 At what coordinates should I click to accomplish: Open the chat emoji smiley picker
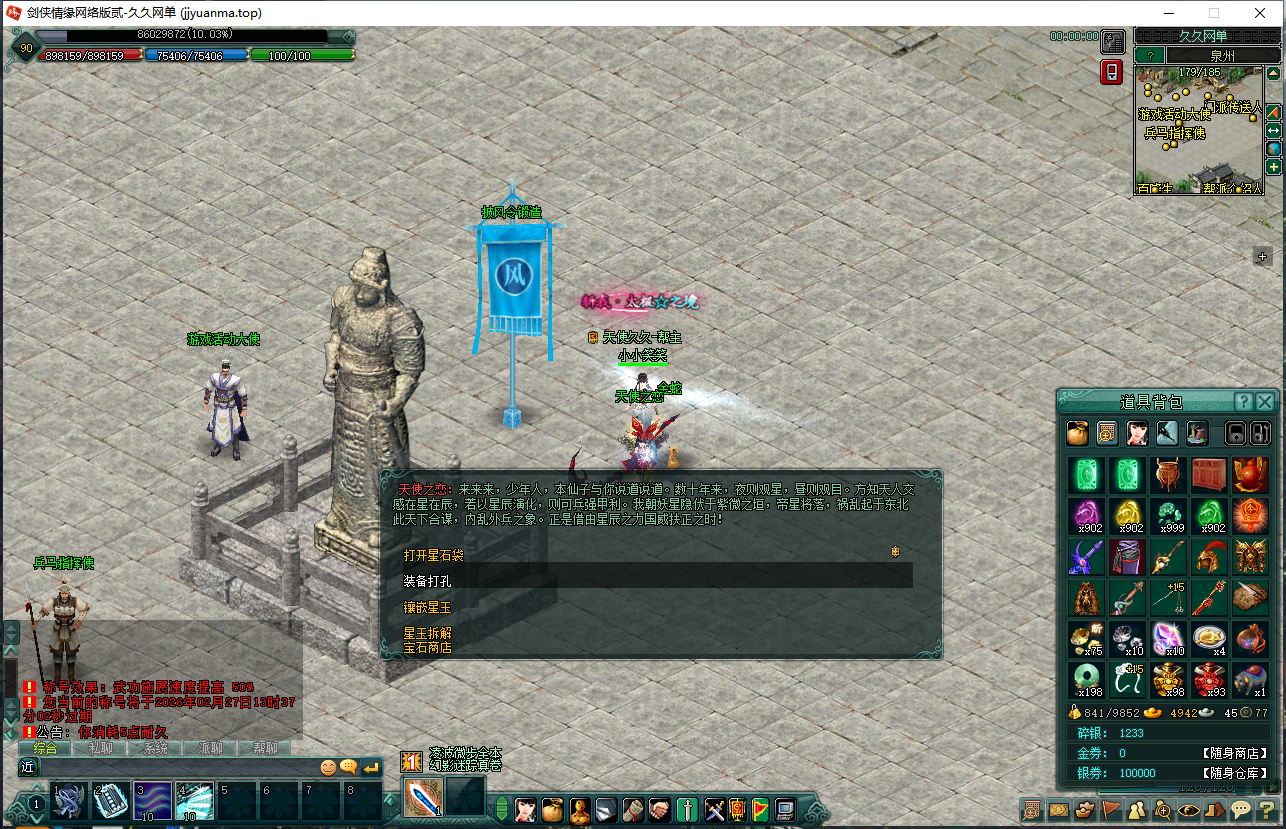(x=328, y=767)
